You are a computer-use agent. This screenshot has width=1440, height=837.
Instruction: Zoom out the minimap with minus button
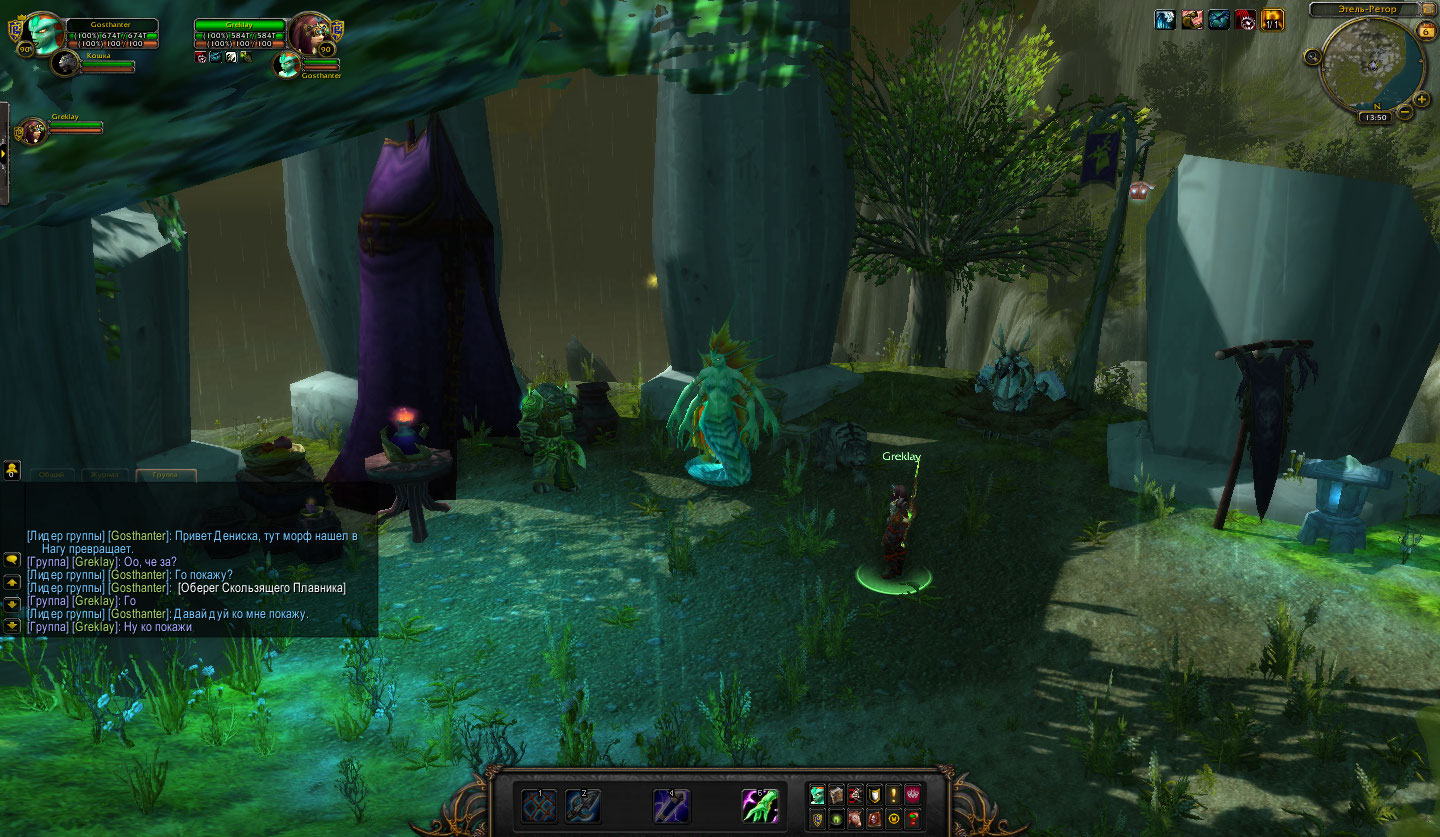1406,112
